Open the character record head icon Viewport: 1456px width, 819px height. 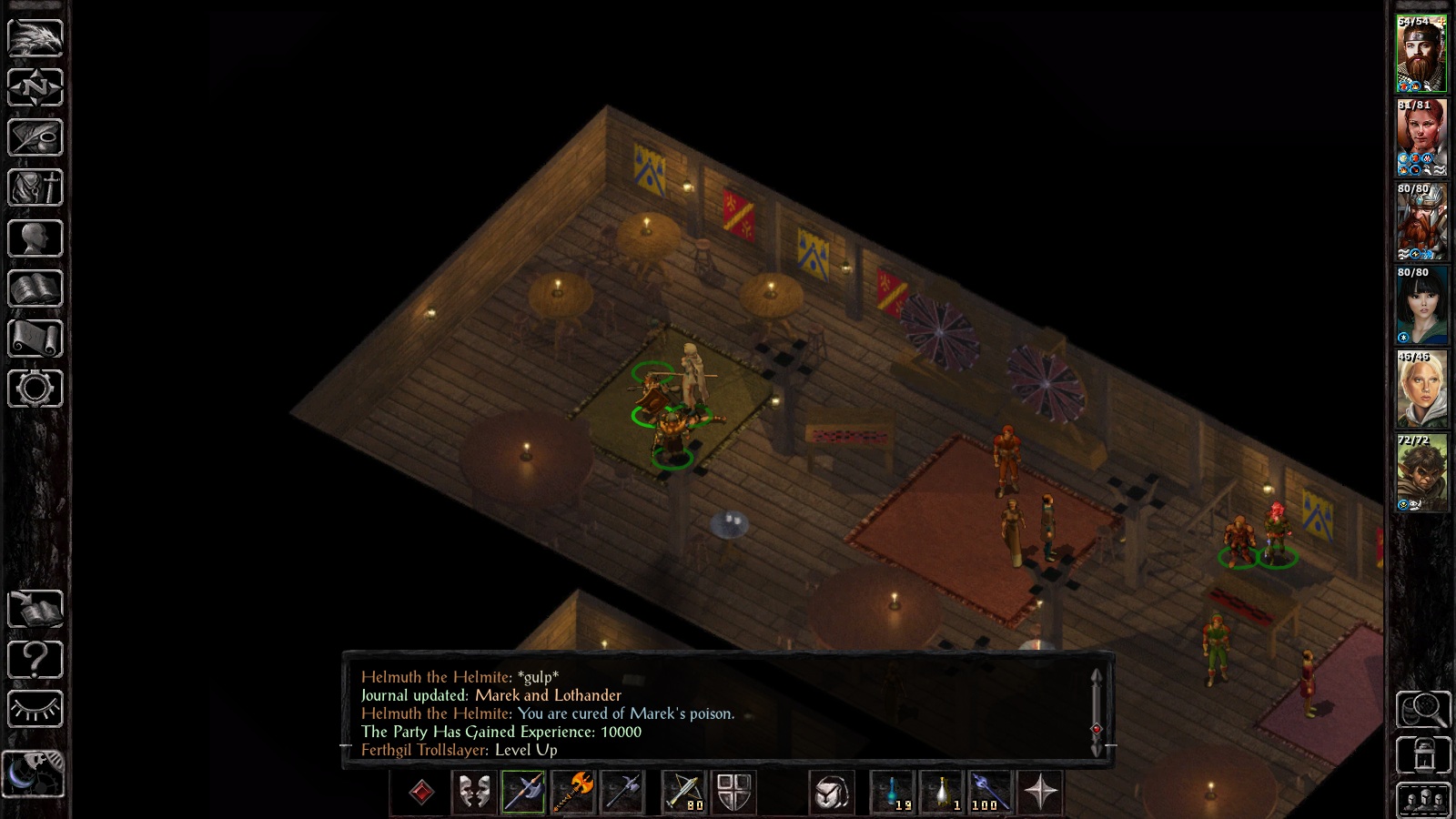click(35, 238)
